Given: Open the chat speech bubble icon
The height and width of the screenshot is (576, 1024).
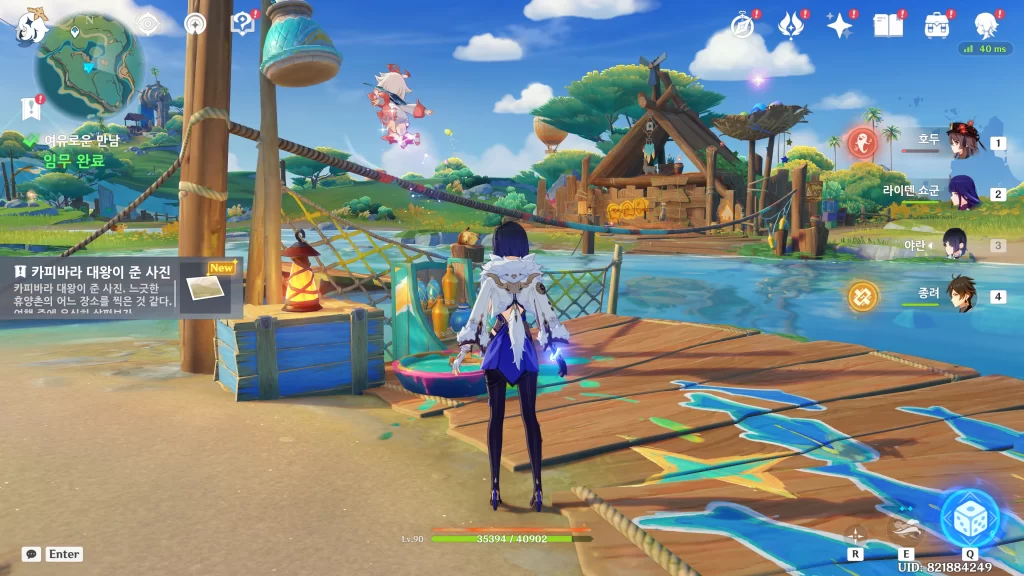Looking at the screenshot, I should click(32, 554).
